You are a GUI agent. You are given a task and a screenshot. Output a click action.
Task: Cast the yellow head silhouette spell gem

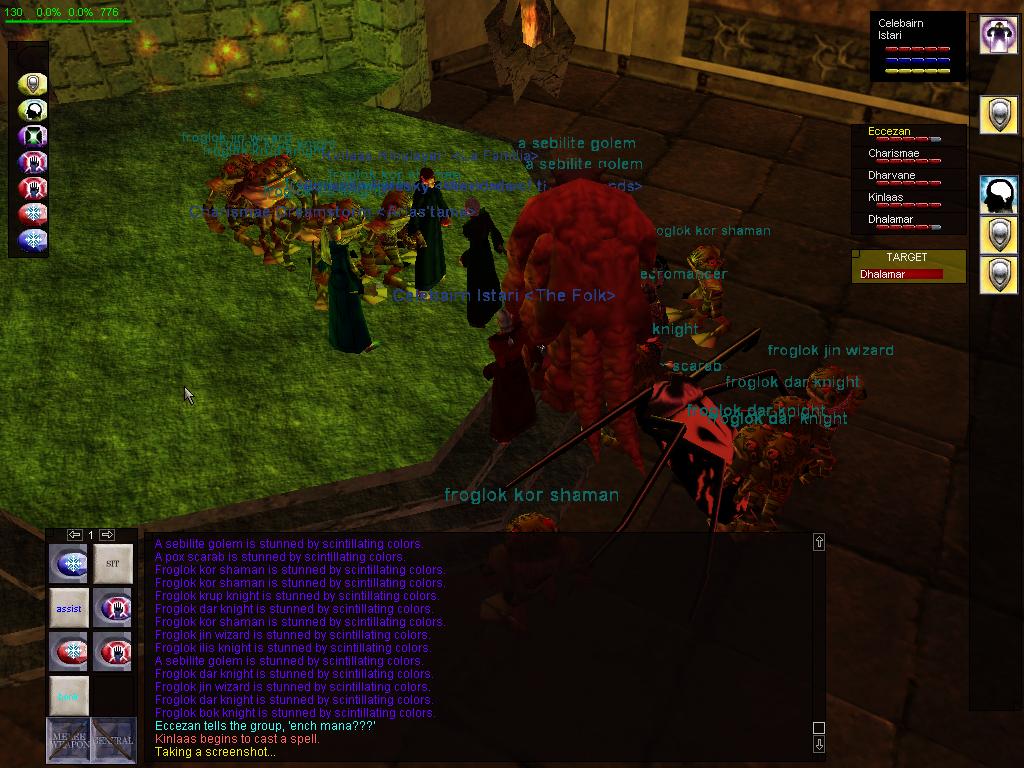[x=33, y=110]
